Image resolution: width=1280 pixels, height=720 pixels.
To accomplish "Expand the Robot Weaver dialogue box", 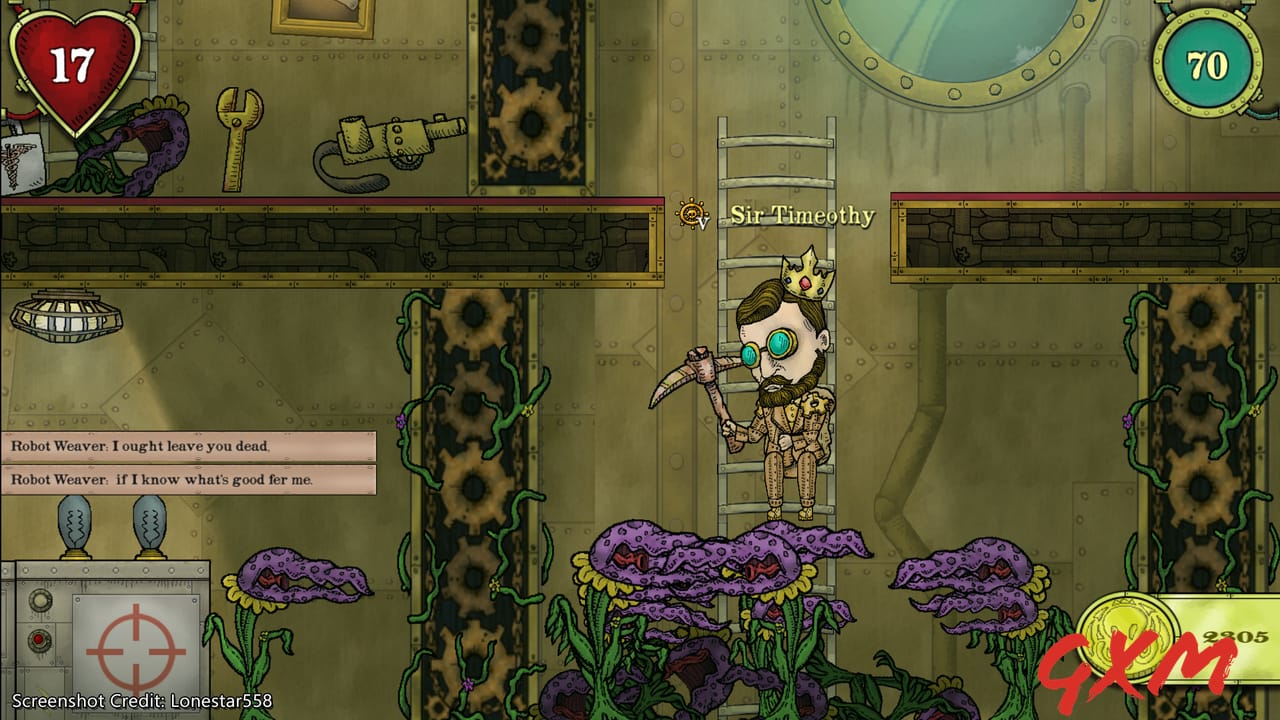I will tap(190, 465).
